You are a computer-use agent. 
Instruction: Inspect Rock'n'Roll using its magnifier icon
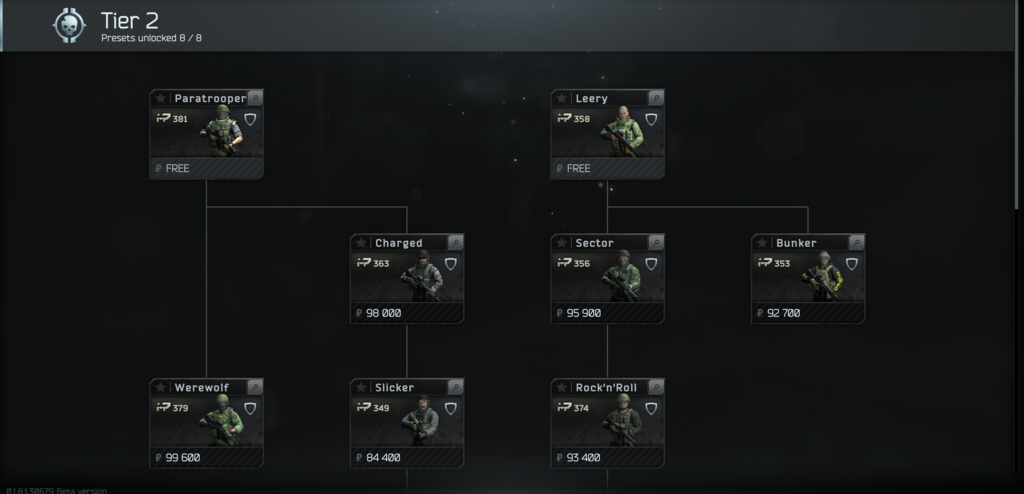tap(655, 387)
